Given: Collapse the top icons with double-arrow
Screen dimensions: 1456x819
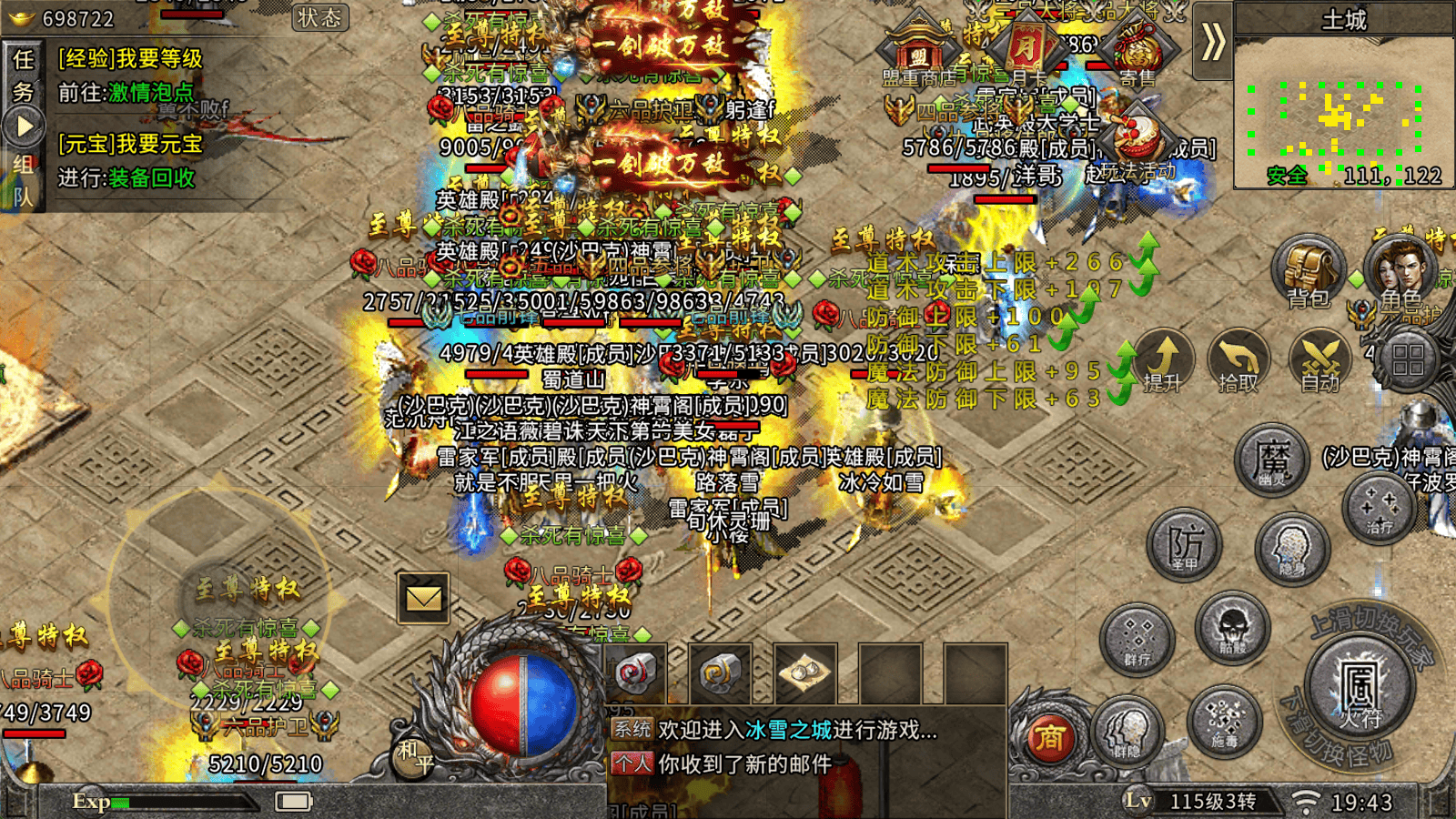Looking at the screenshot, I should click(x=1213, y=42).
